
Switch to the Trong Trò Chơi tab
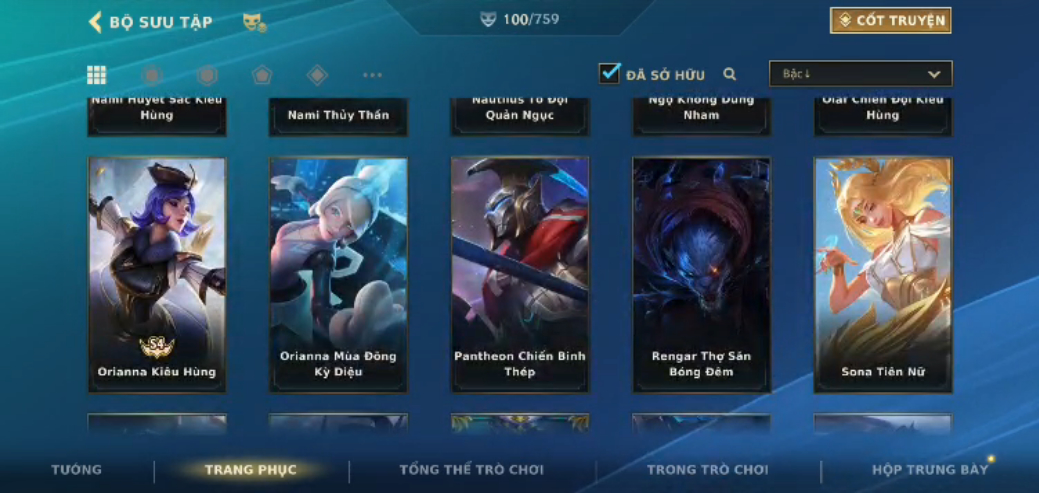click(708, 469)
